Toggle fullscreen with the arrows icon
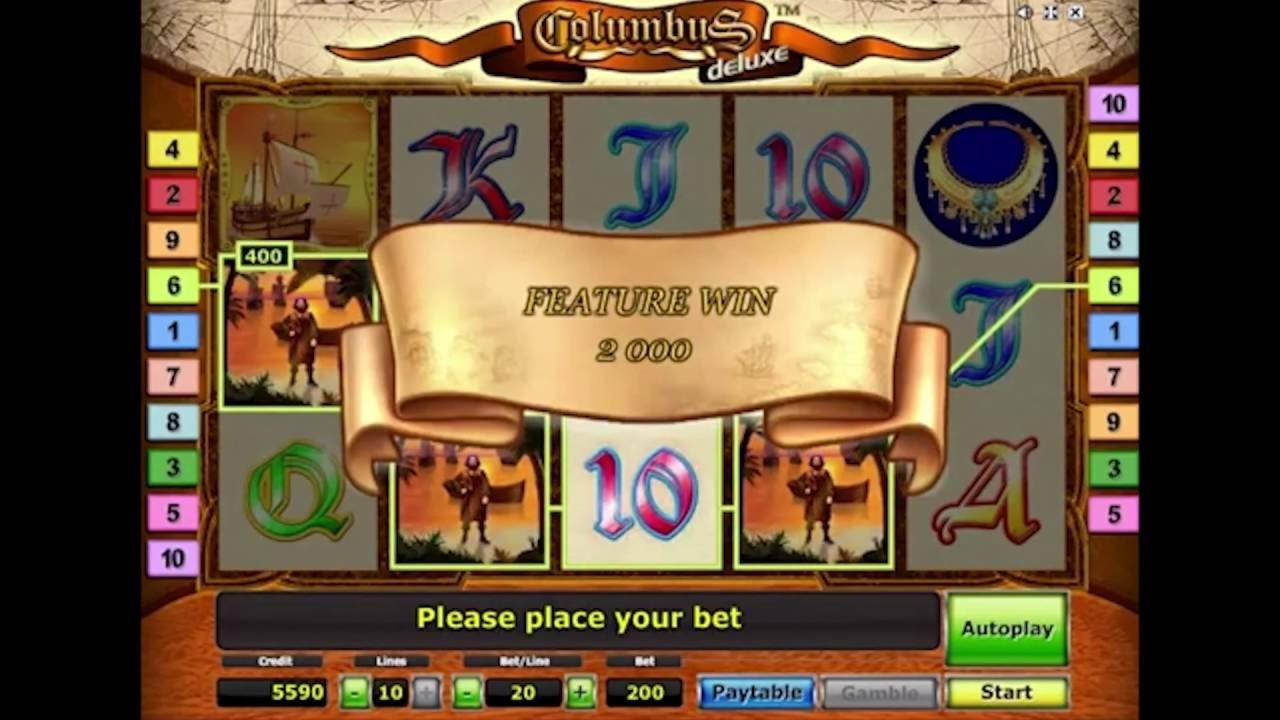 (1050, 13)
